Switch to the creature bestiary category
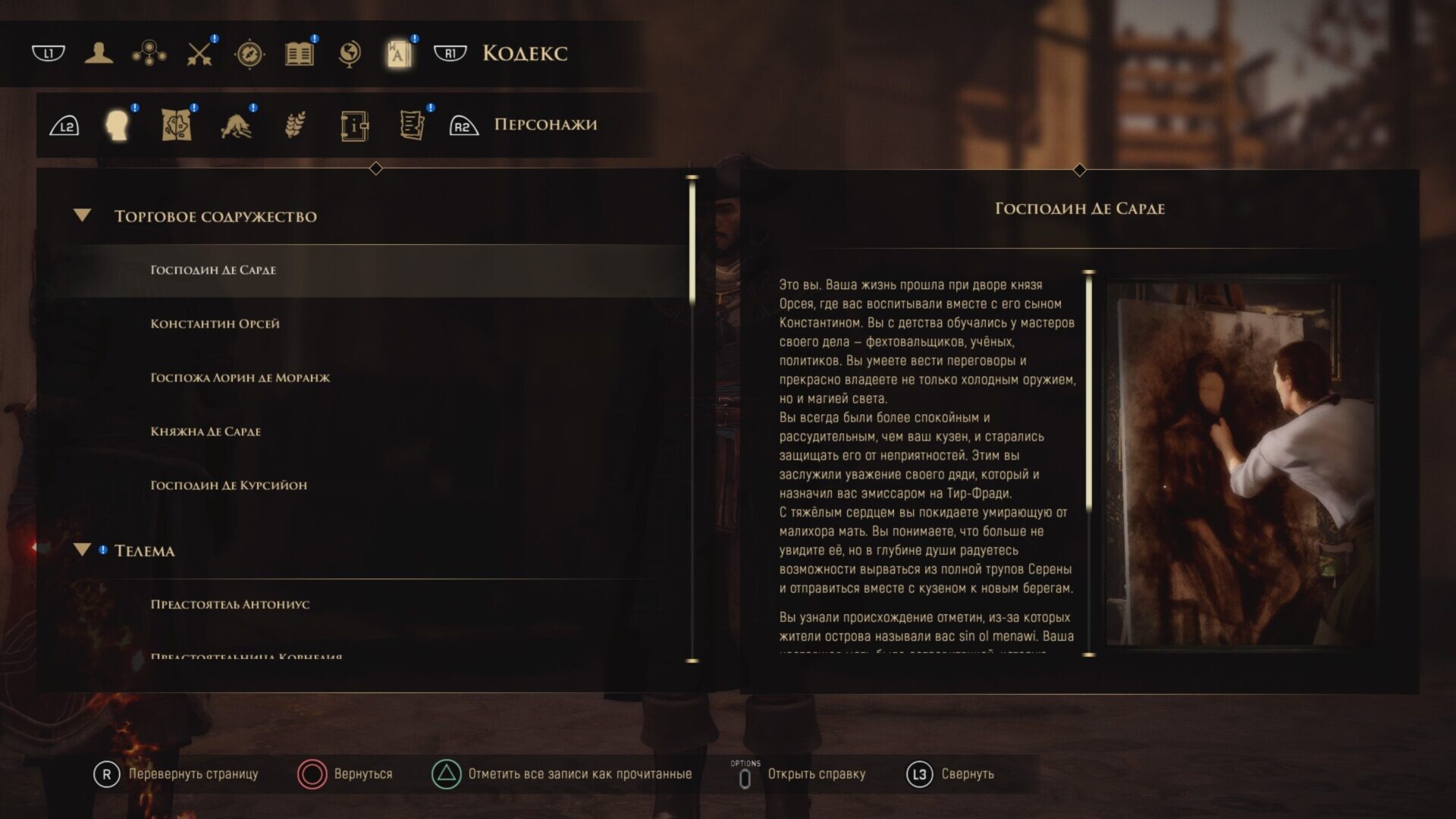Screen dimensions: 1456x819 pos(236,125)
